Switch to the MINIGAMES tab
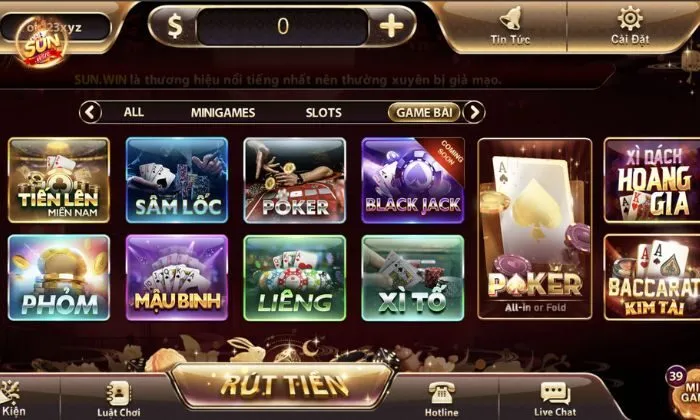This screenshot has width=700, height=420. click(223, 113)
